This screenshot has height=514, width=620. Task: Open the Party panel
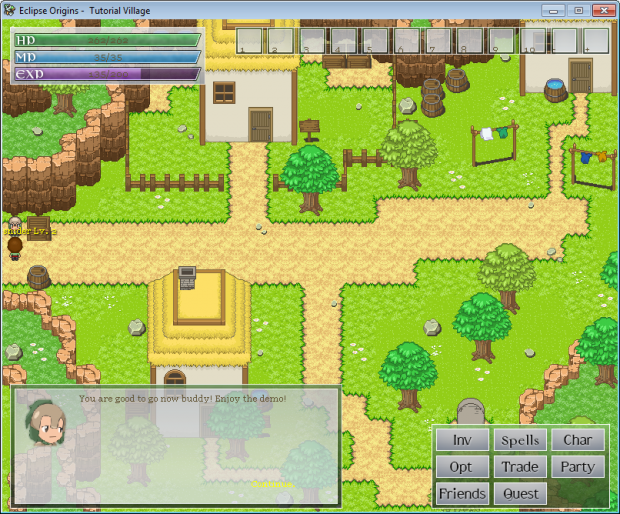(577, 467)
